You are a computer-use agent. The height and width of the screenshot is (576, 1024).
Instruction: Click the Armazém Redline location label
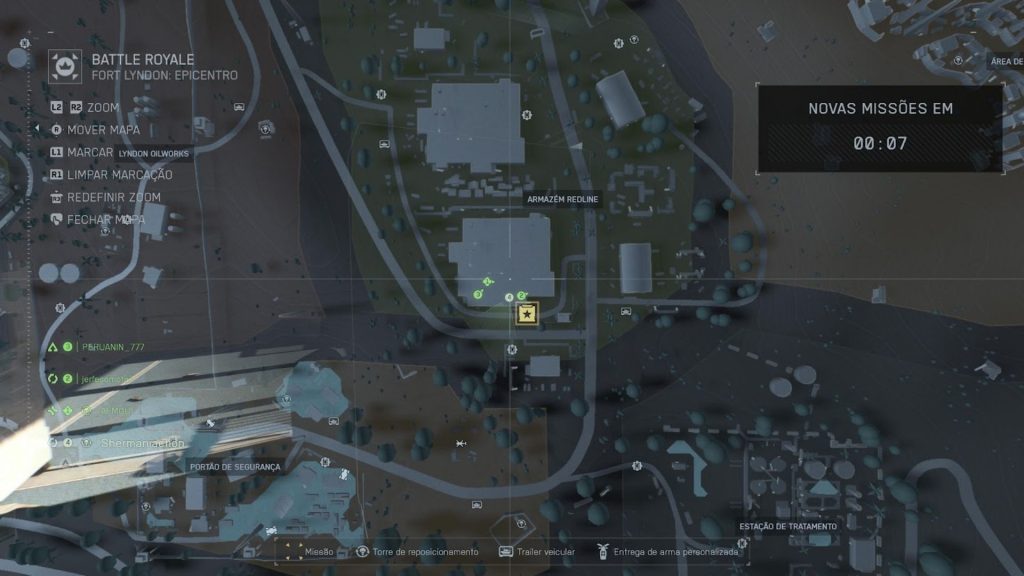click(x=563, y=199)
